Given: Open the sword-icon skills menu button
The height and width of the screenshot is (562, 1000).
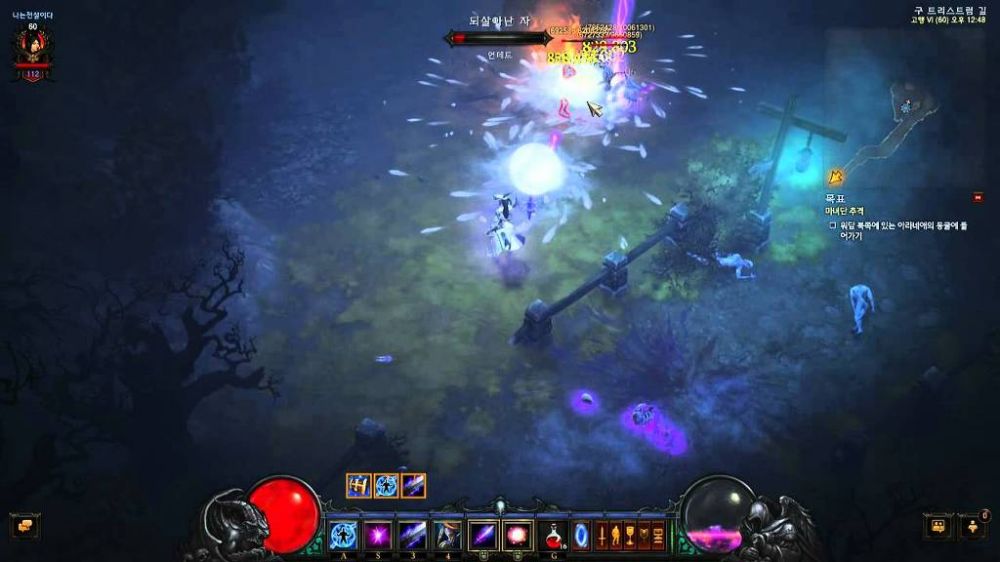Looking at the screenshot, I should [602, 535].
